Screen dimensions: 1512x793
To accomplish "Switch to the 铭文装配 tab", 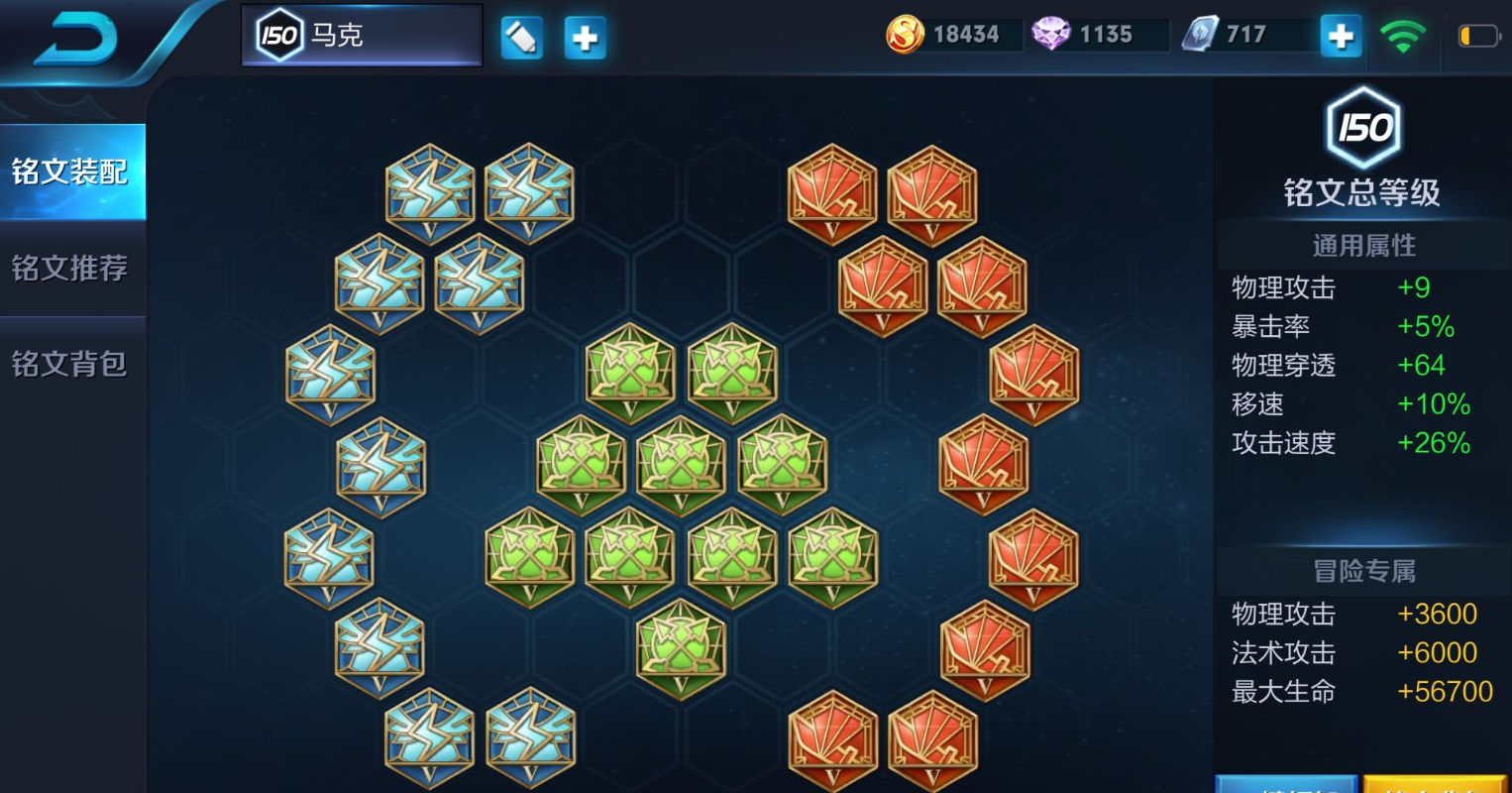I will coord(71,171).
